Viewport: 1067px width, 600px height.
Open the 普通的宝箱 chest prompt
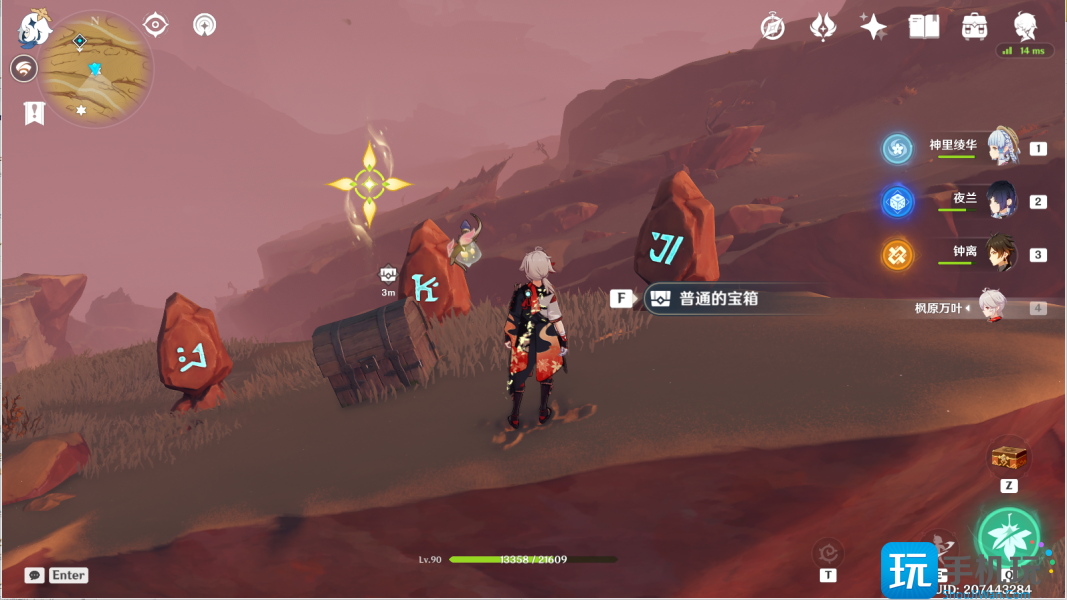tap(712, 299)
